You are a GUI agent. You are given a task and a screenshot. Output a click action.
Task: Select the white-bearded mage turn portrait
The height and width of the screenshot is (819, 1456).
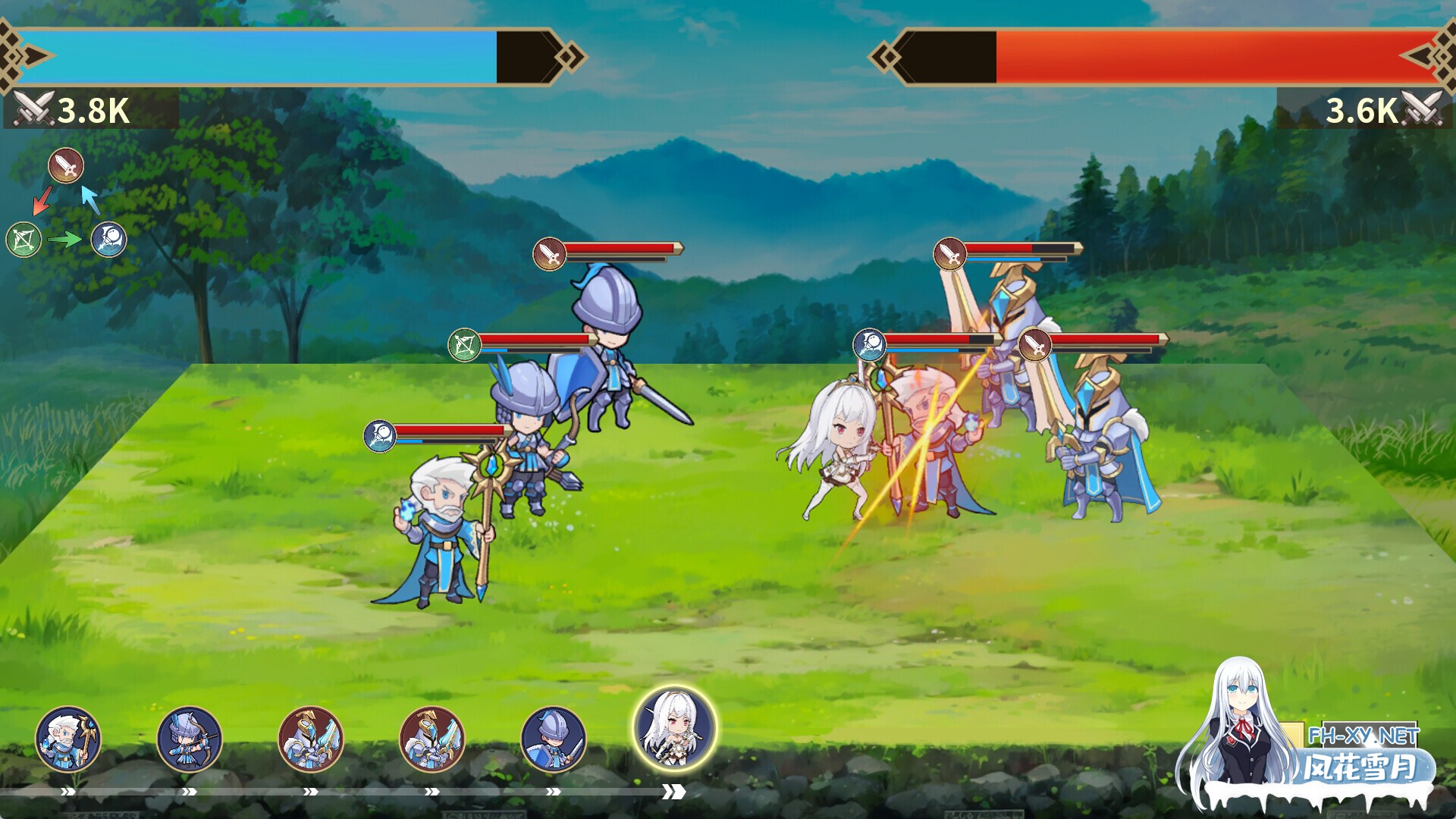tap(68, 739)
